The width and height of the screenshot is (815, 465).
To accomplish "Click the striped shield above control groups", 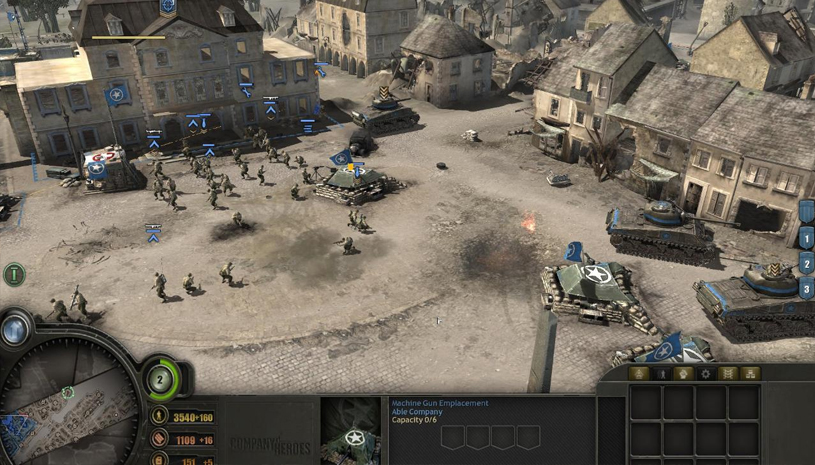I will (x=807, y=212).
